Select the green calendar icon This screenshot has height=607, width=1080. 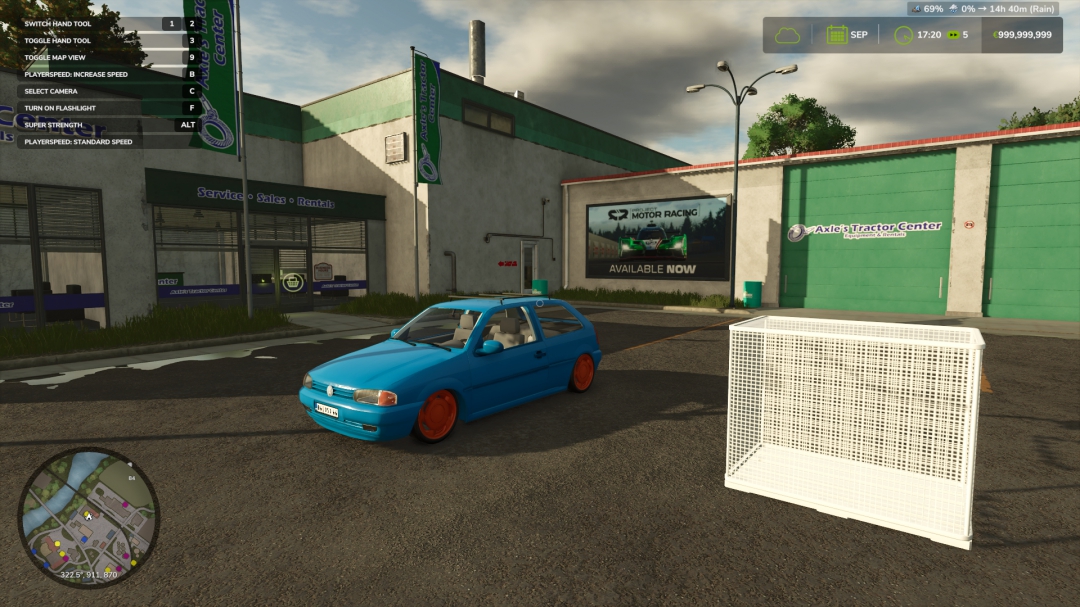(837, 35)
